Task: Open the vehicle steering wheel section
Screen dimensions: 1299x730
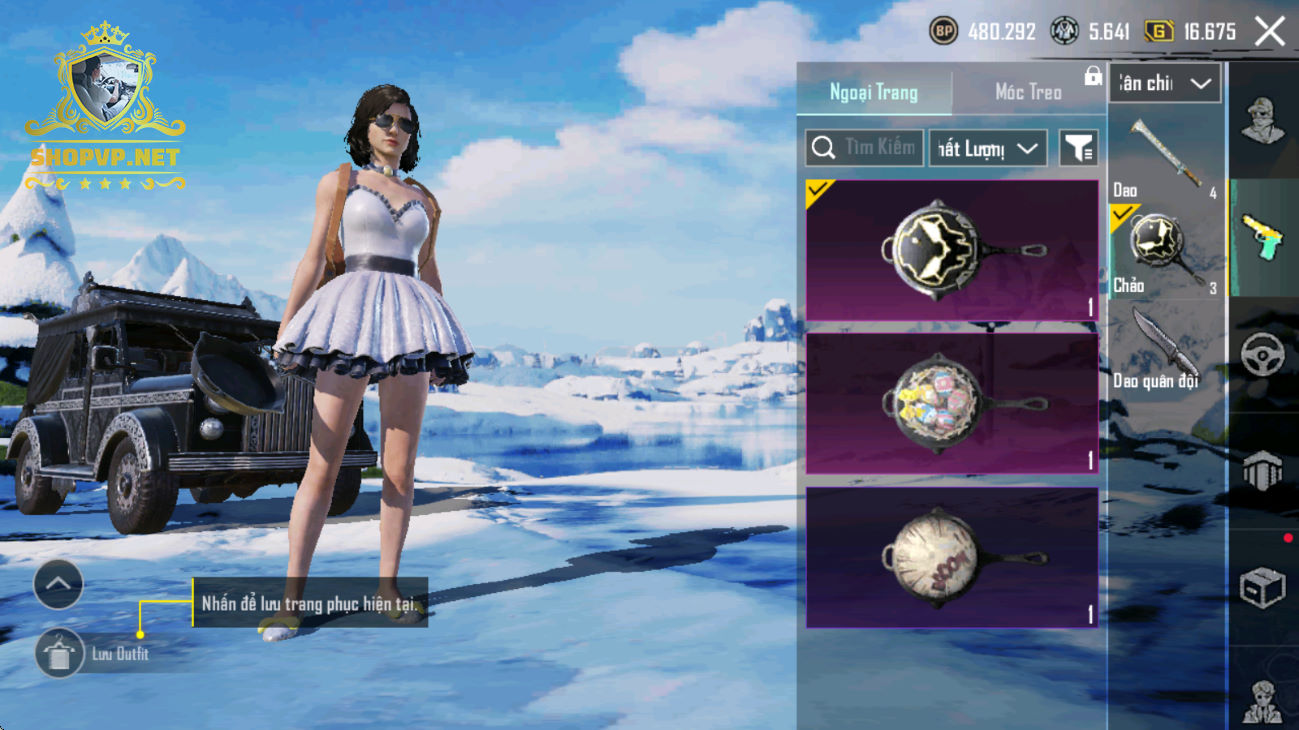Action: pyautogui.click(x=1262, y=355)
